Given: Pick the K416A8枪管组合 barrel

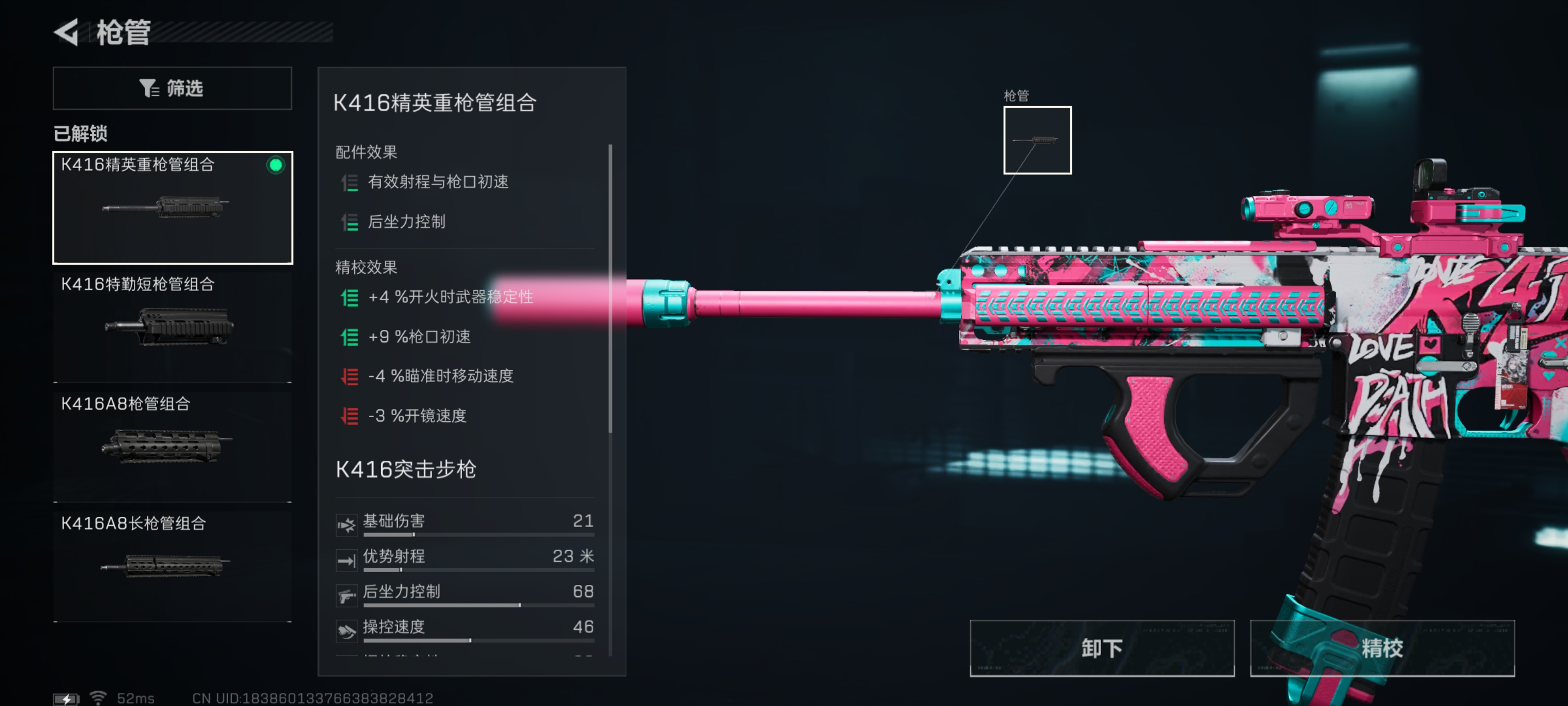Looking at the screenshot, I should pyautogui.click(x=172, y=445).
